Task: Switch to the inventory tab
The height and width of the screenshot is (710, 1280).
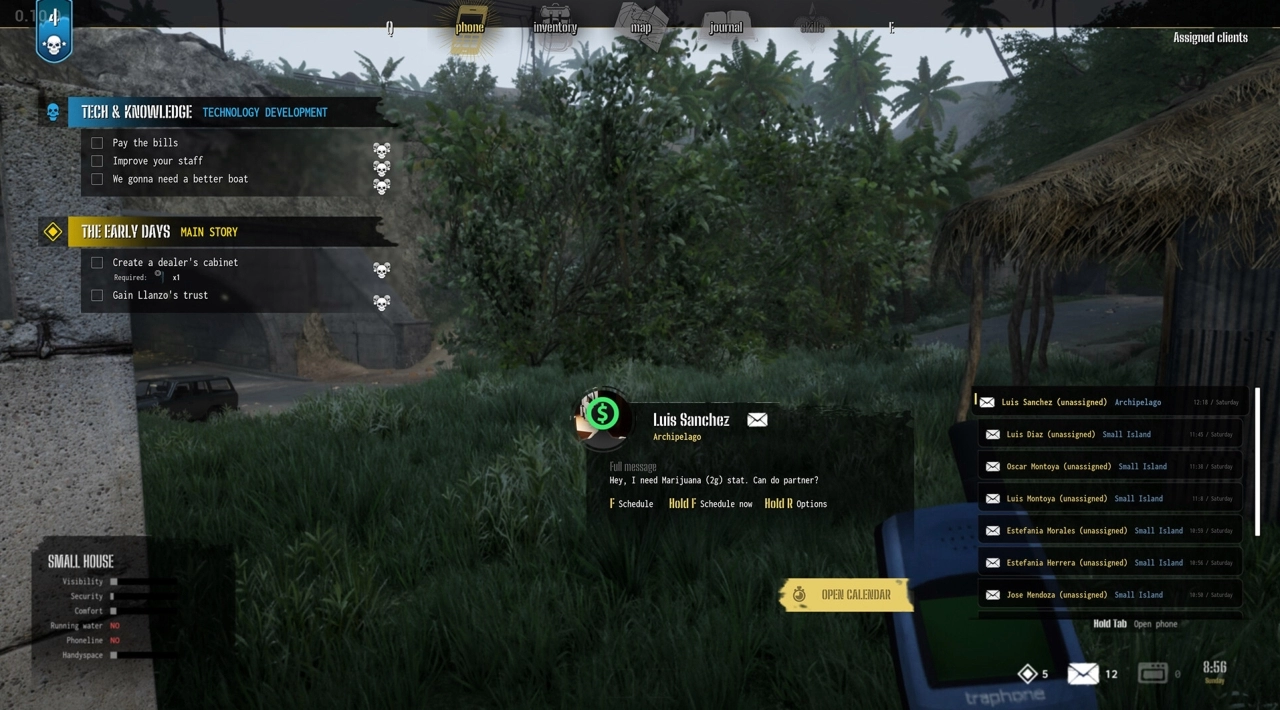Action: point(555,26)
